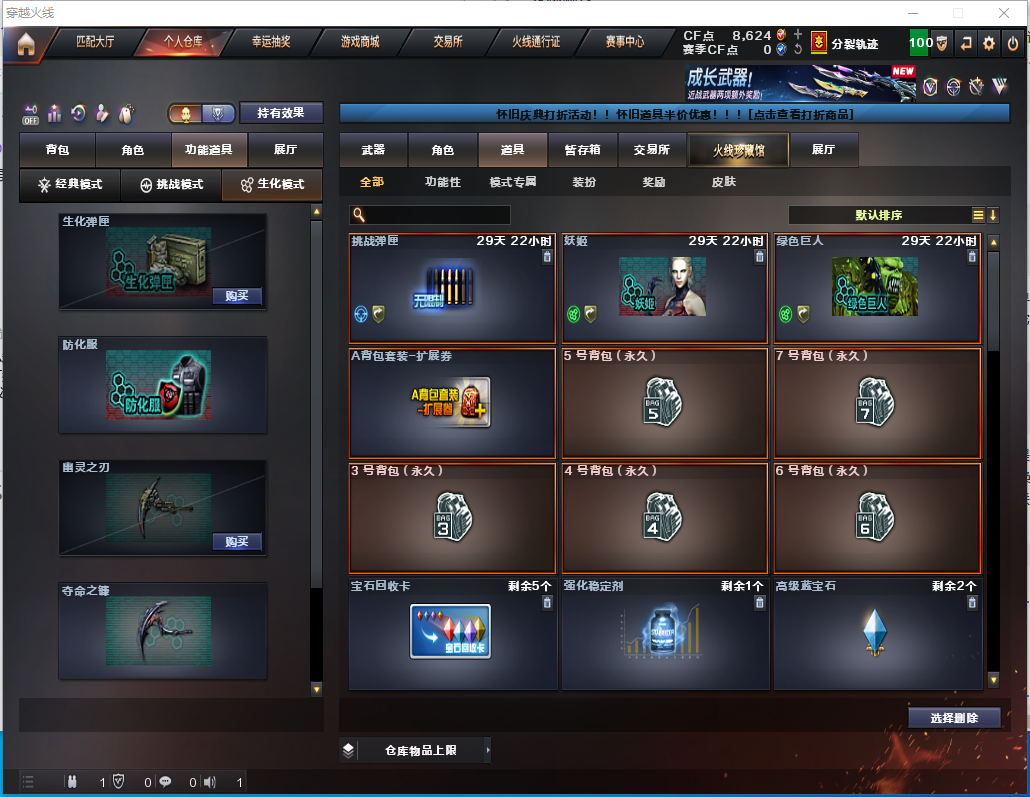Close the game window
This screenshot has height=797, width=1030.
(1003, 13)
